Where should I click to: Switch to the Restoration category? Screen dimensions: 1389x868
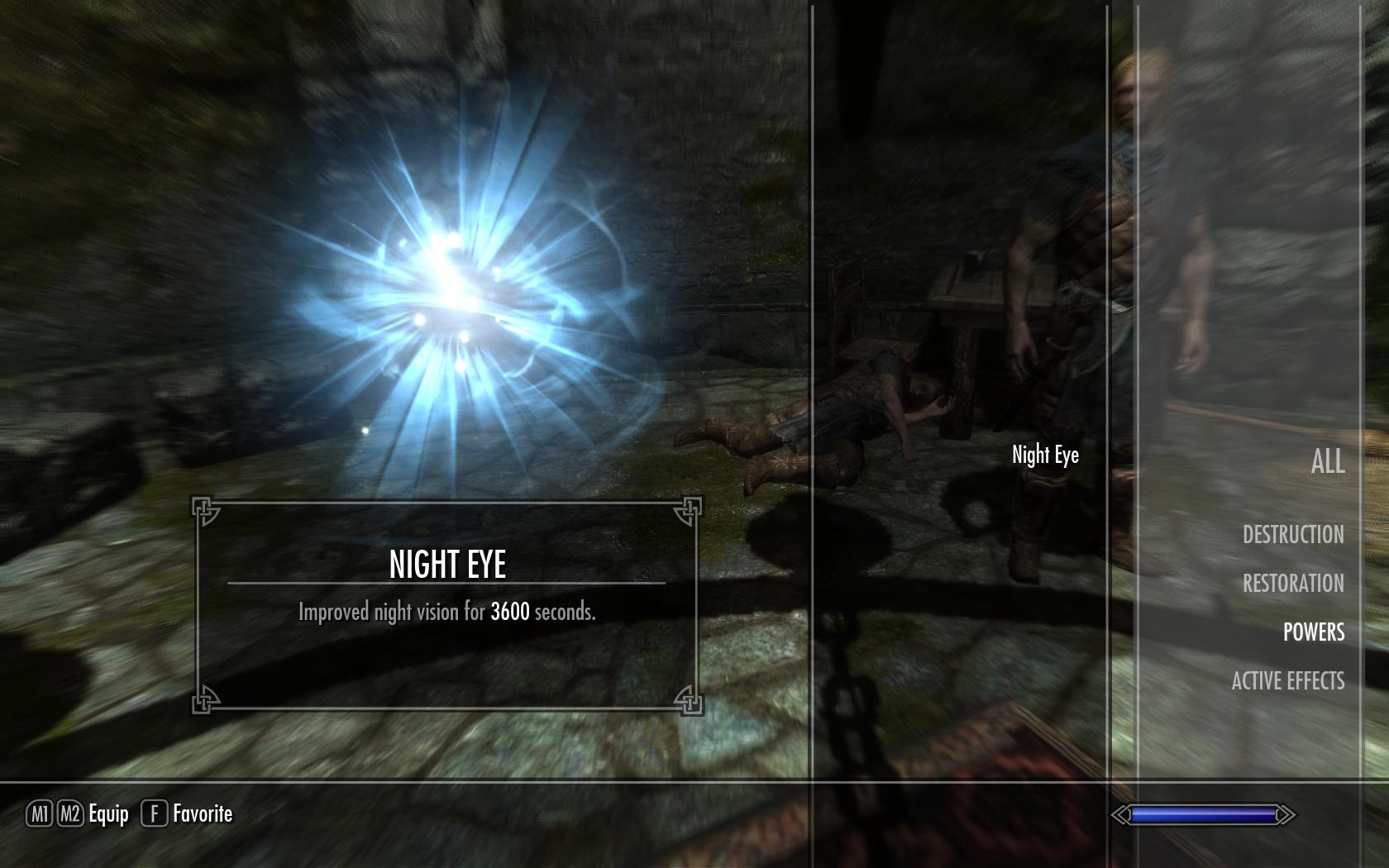[1293, 583]
